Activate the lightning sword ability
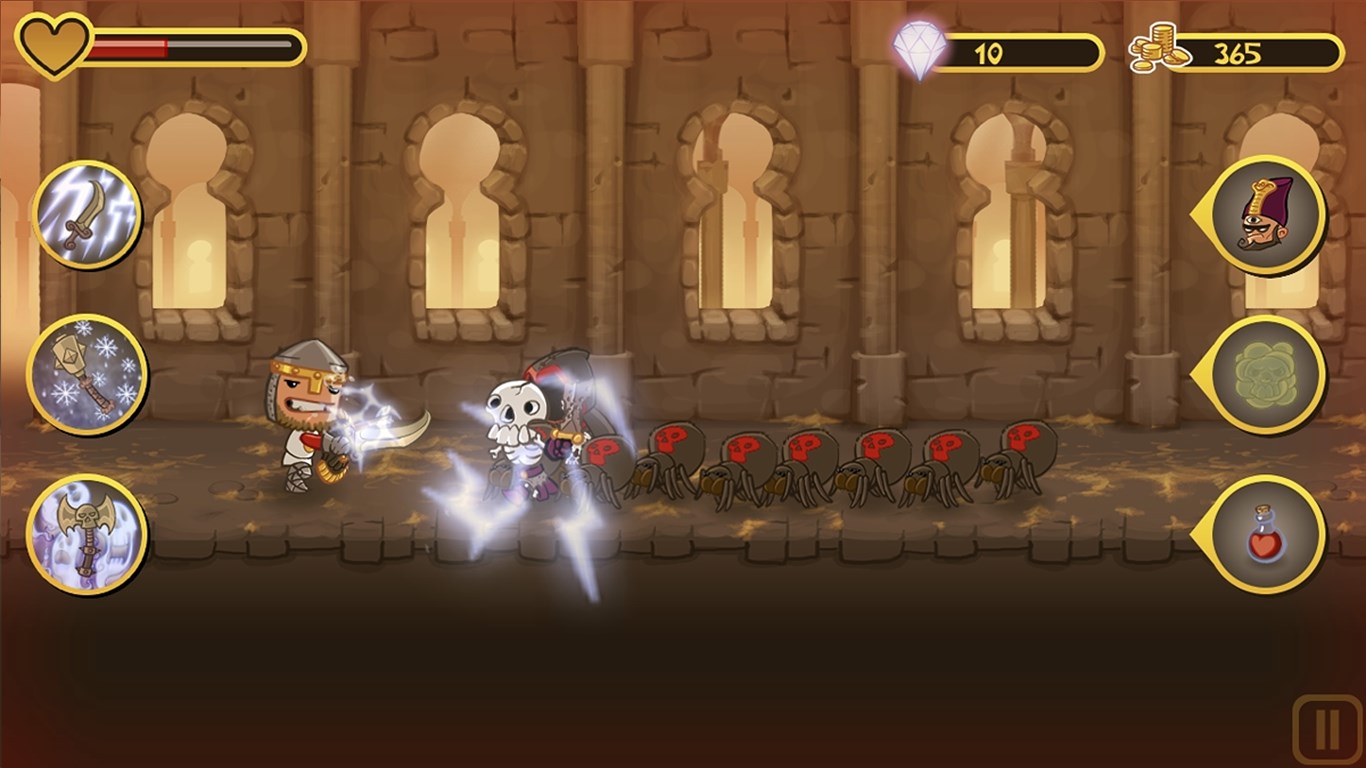Image resolution: width=1366 pixels, height=768 pixels. coord(87,215)
